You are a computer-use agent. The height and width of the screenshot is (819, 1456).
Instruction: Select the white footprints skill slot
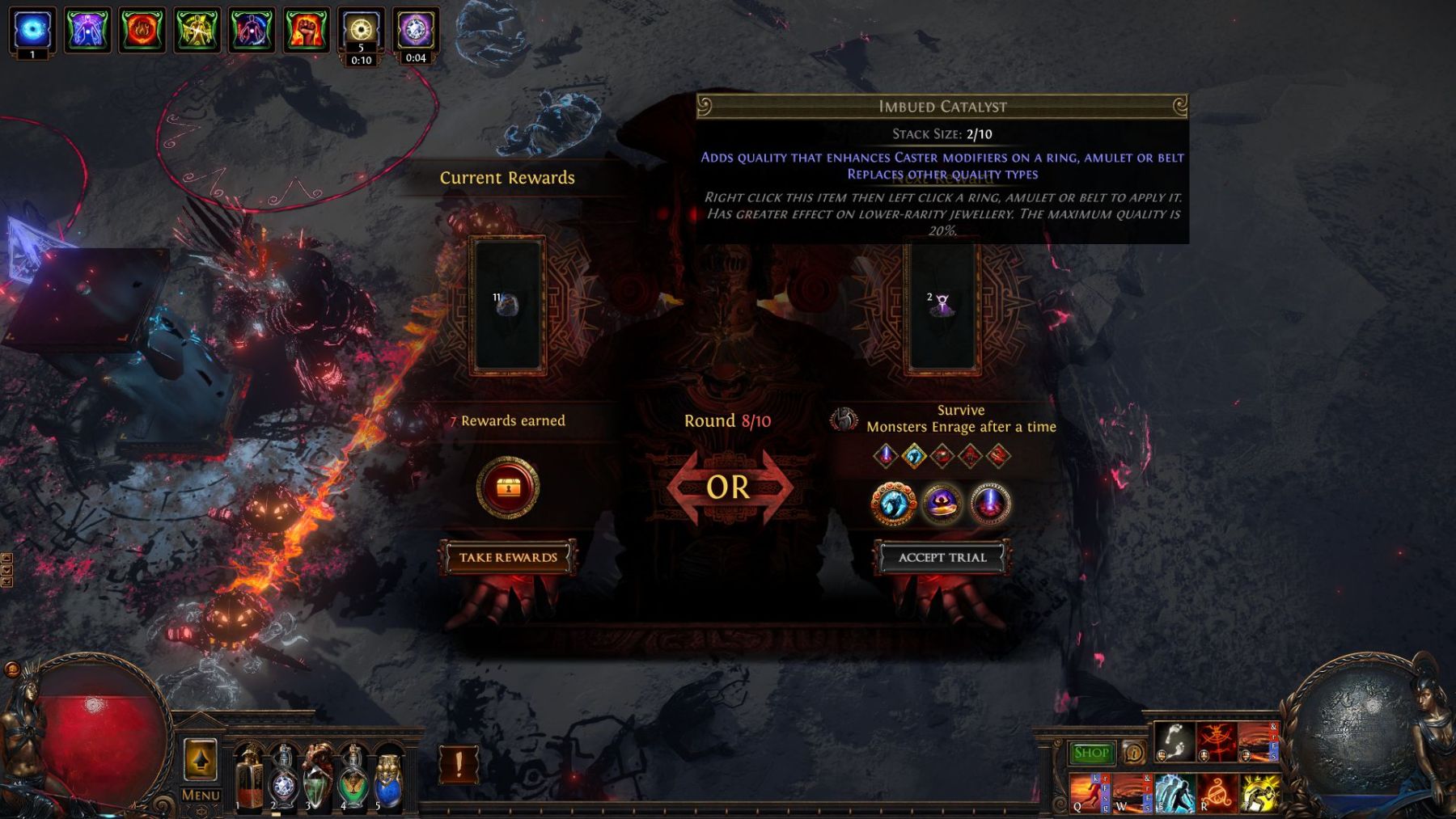[x=1174, y=742]
